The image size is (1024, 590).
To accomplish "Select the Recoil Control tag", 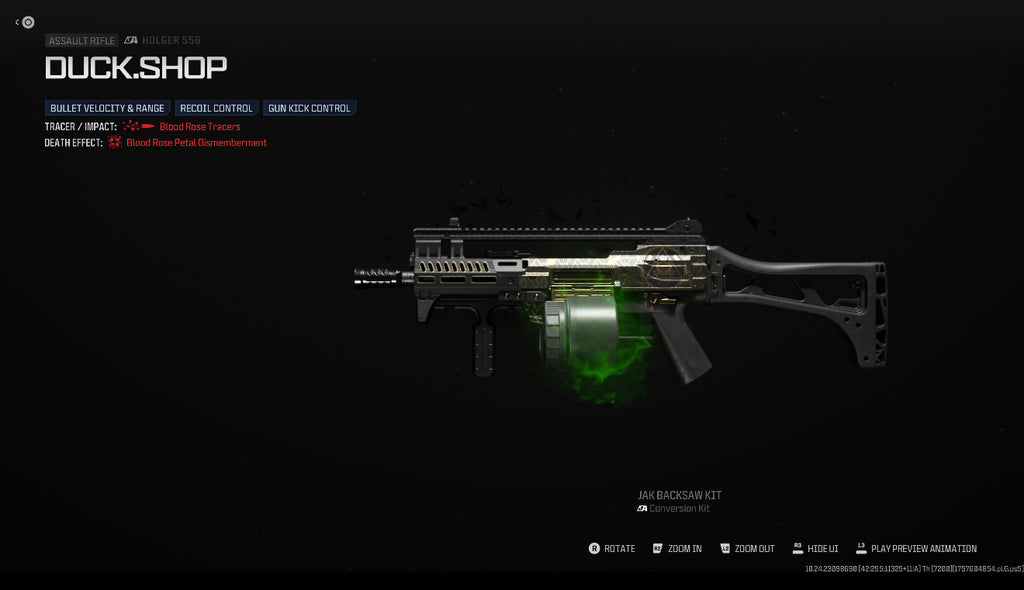I will click(x=216, y=108).
